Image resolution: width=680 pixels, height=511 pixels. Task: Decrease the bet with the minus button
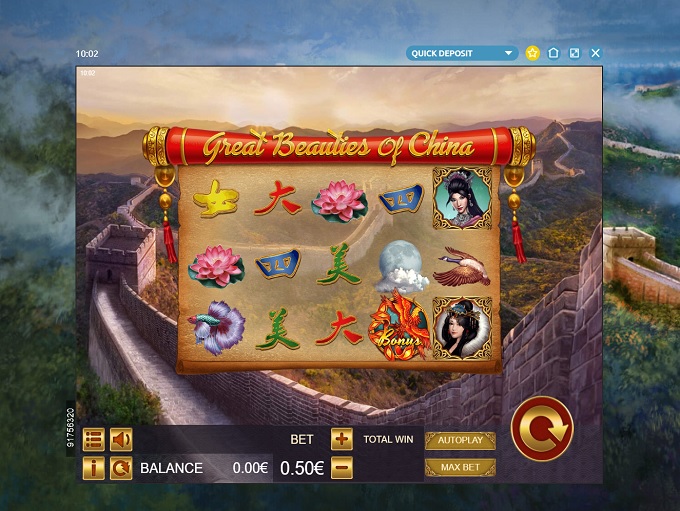coord(341,467)
